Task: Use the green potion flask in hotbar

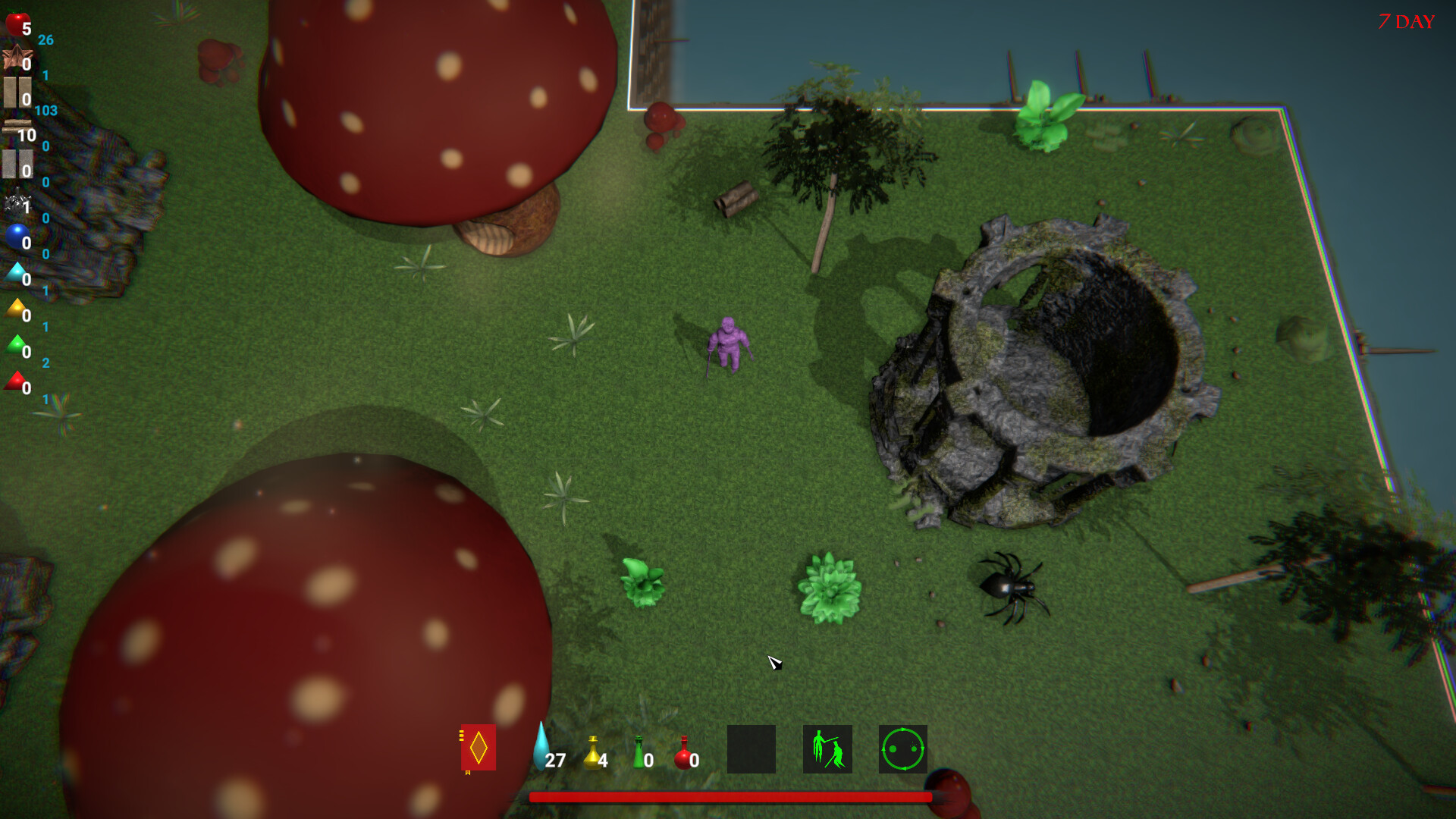Action: 639,753
